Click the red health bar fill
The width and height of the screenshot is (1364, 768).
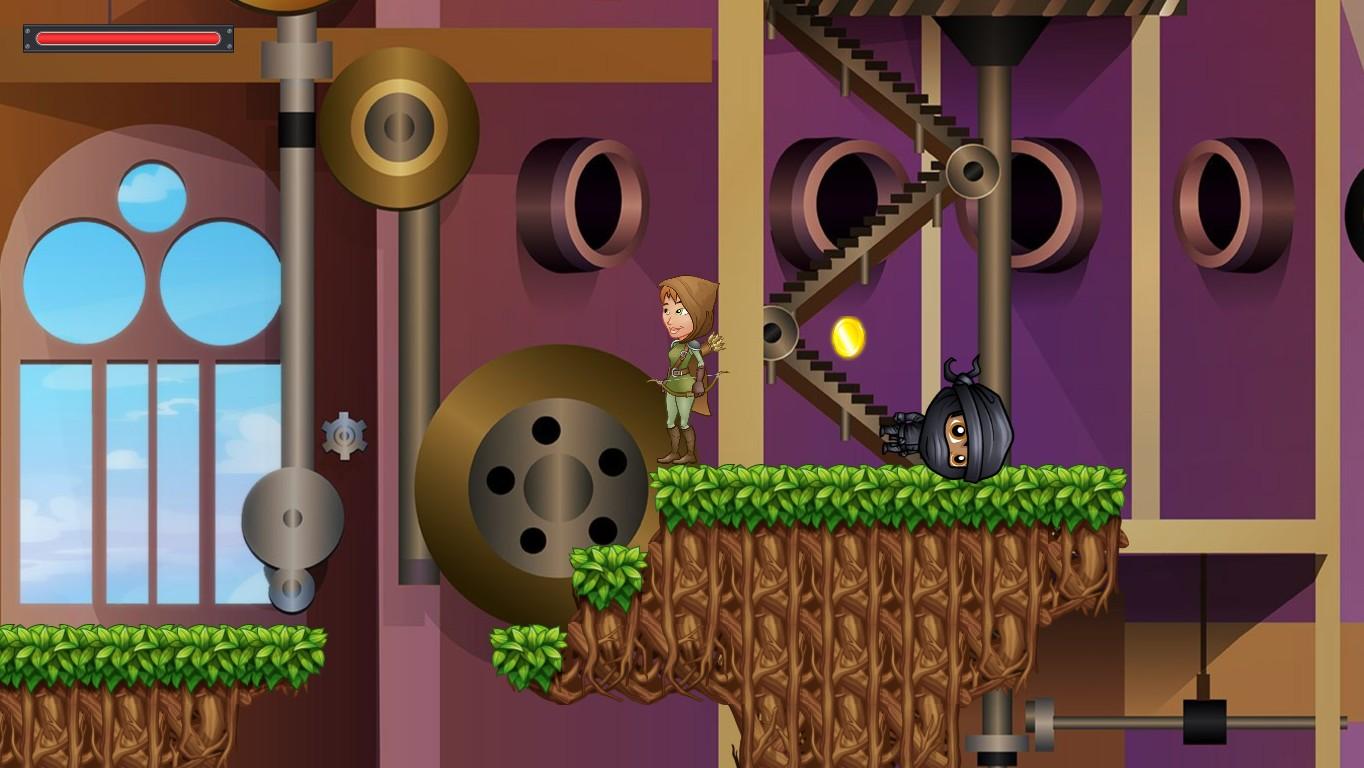[127, 38]
